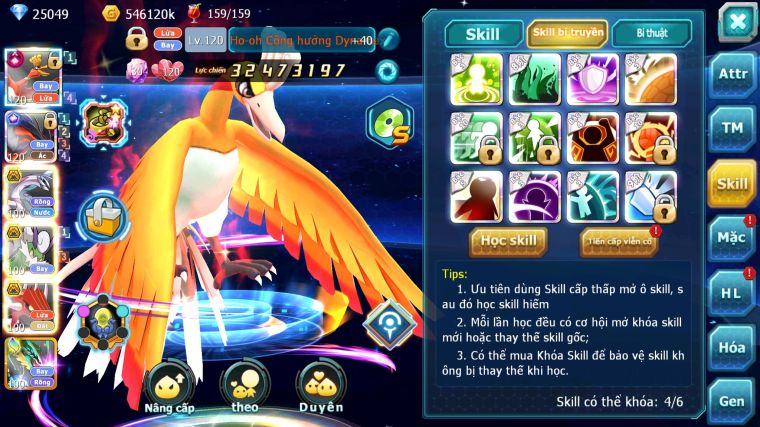Screen dimensions: 760x427
Task: Choose the purple shield skill icon
Action: [x=592, y=79]
